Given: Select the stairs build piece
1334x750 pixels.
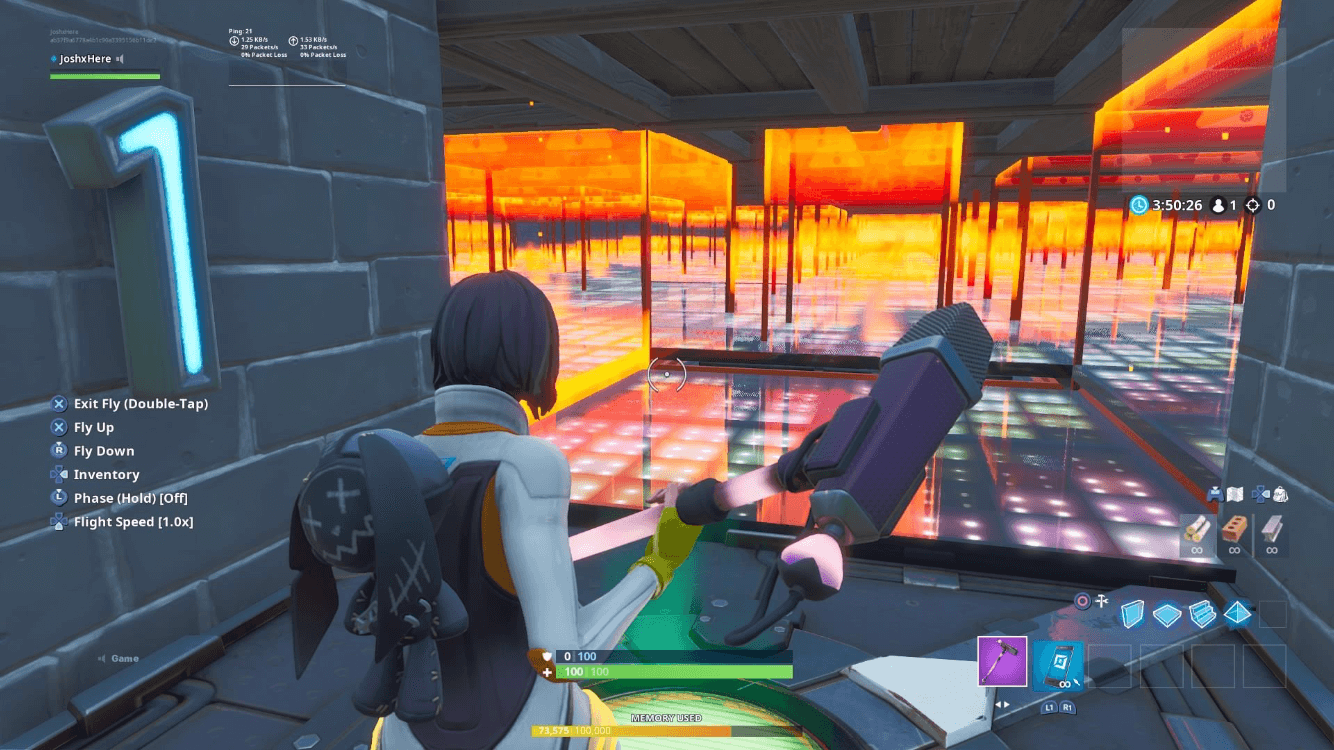Looking at the screenshot, I should pyautogui.click(x=1202, y=615).
